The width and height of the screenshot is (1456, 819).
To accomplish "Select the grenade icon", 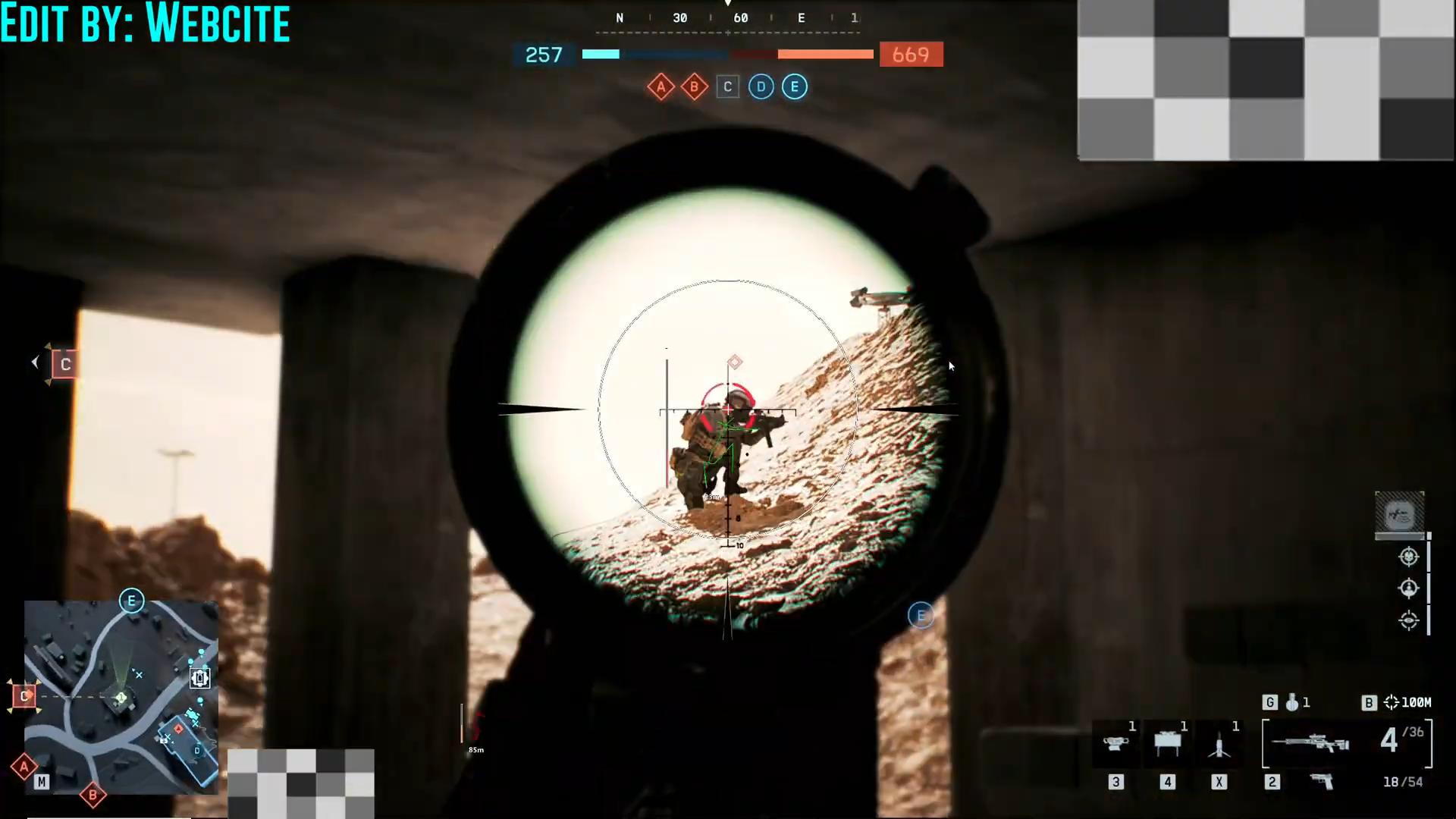I will pos(1292,703).
